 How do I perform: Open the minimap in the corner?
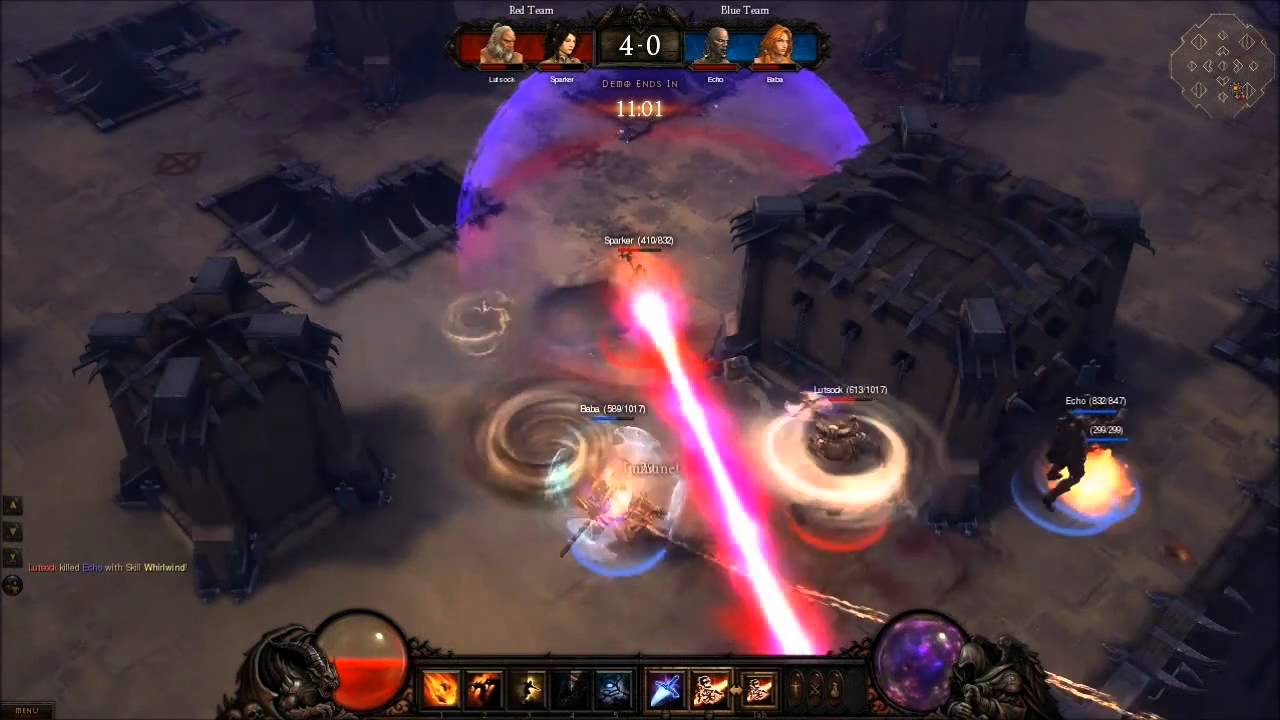coord(1221,66)
